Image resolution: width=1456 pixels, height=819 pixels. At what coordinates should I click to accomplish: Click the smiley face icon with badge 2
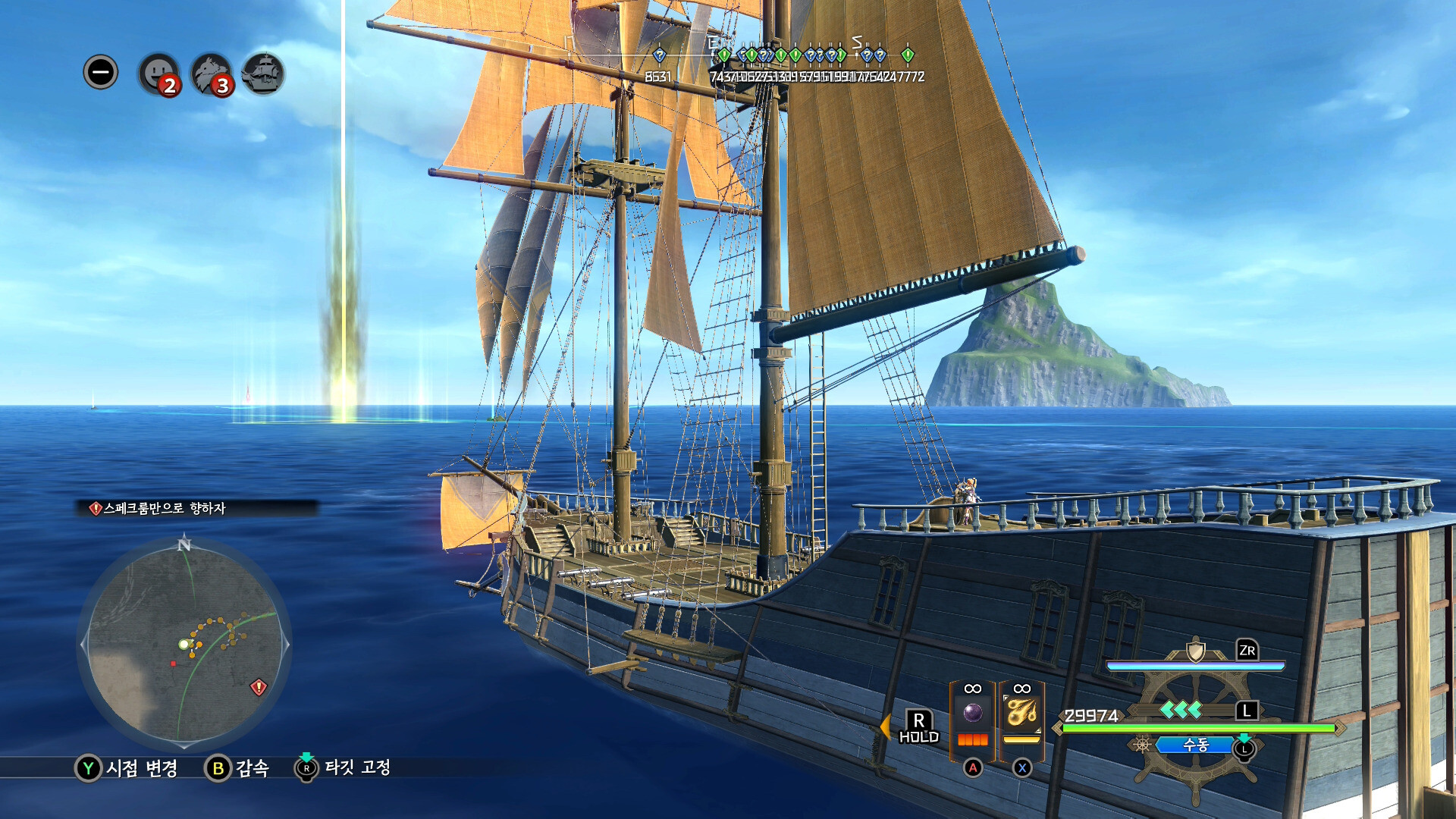pyautogui.click(x=158, y=74)
